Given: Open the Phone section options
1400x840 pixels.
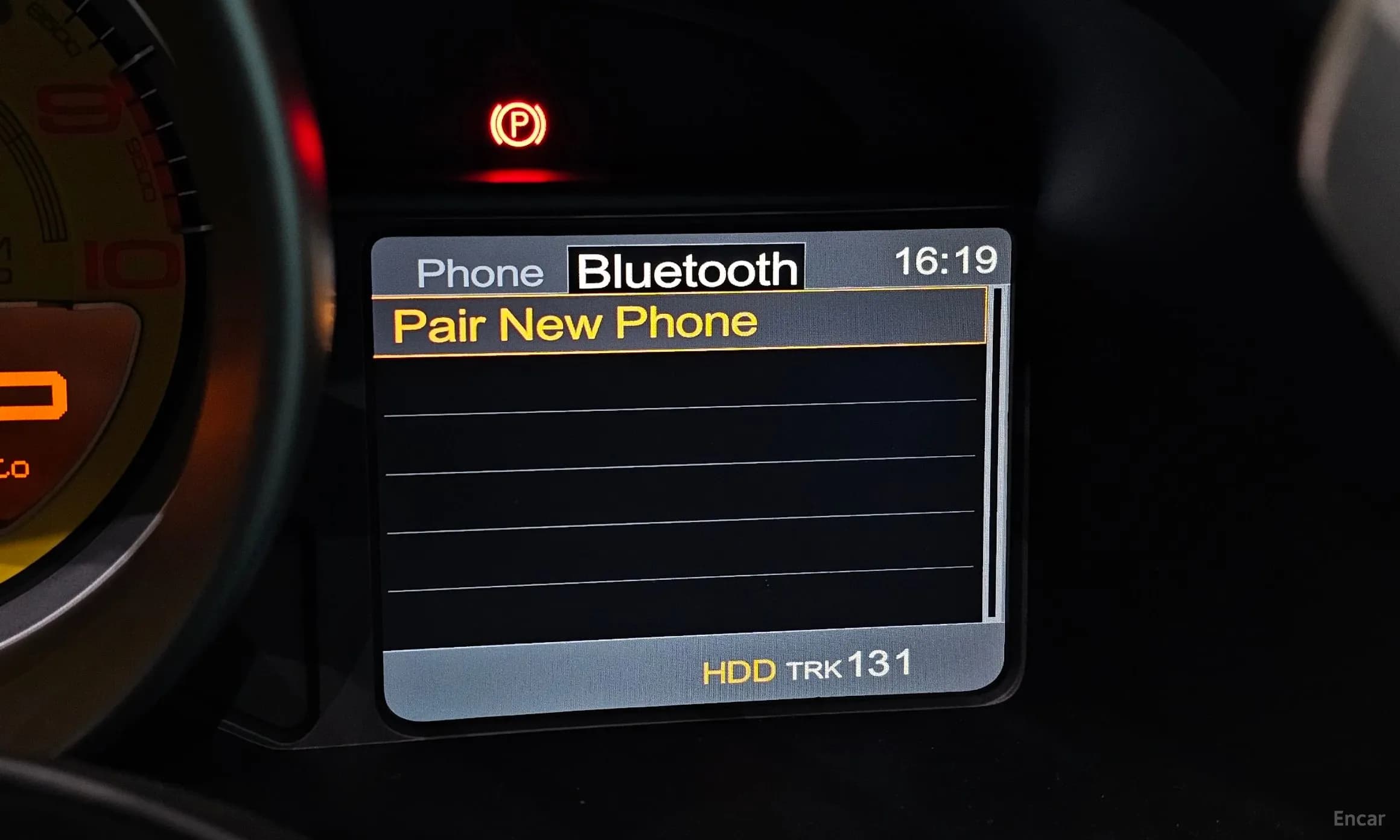Looking at the screenshot, I should click(480, 273).
